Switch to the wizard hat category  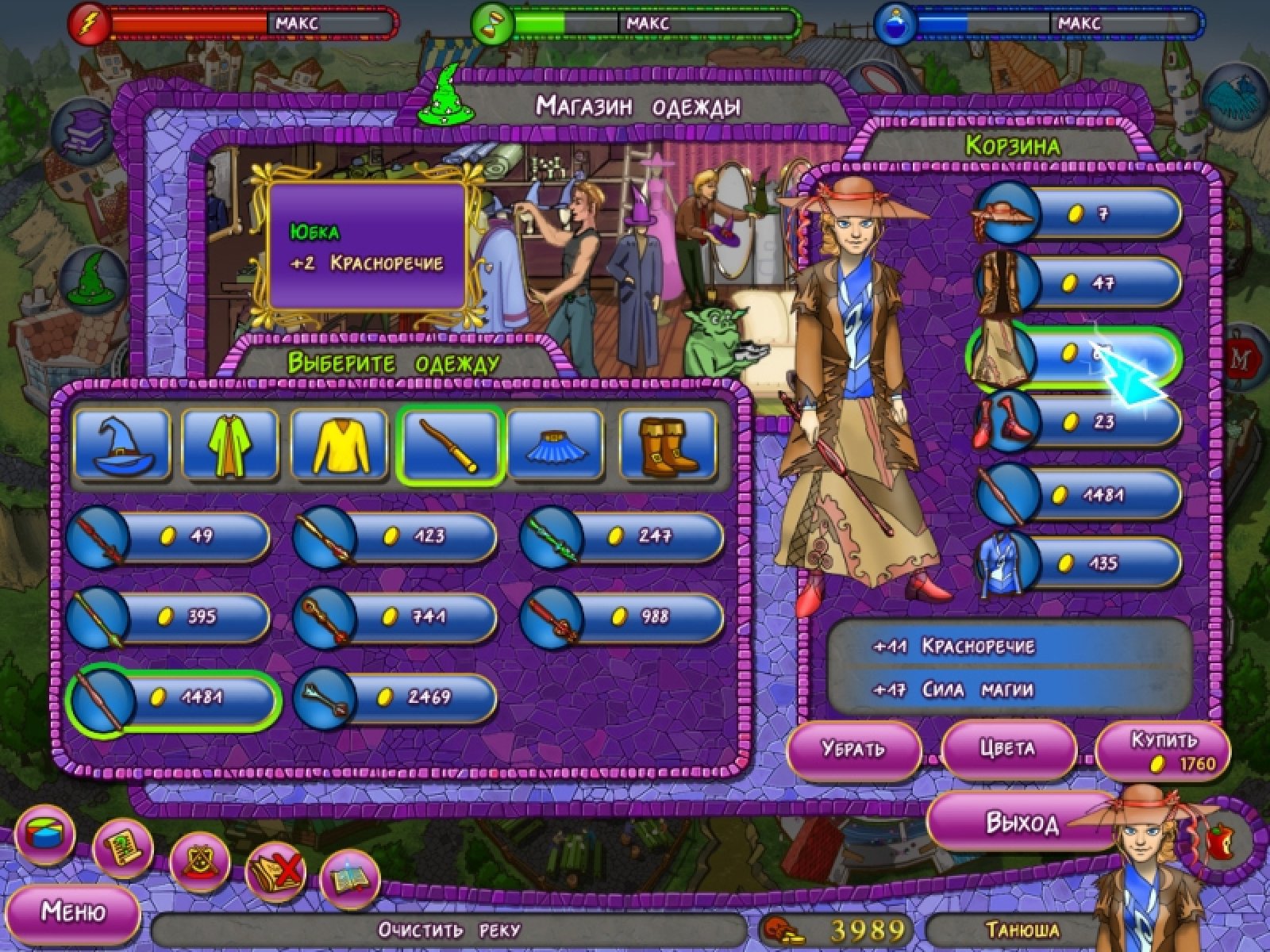pos(122,445)
